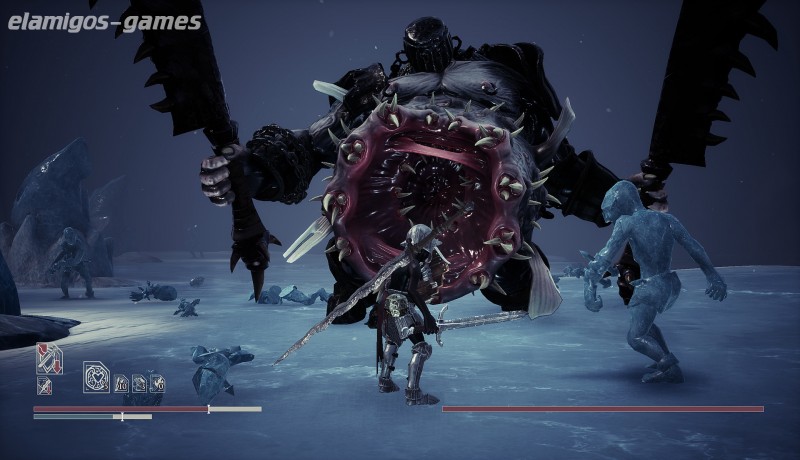The width and height of the screenshot is (800, 460).
Task: Select the consumable slot showing count 10
Action: (122, 382)
